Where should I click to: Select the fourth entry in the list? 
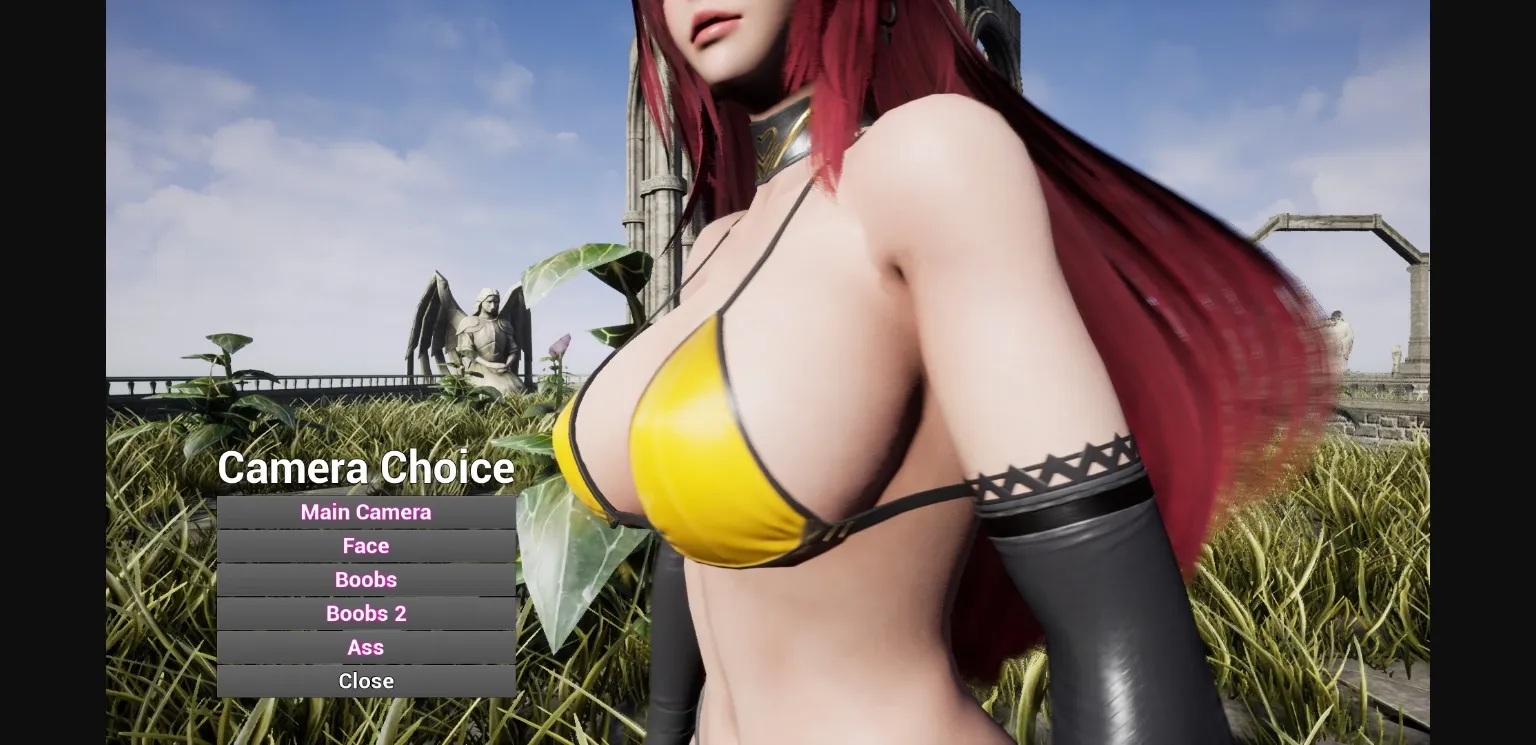pos(366,613)
